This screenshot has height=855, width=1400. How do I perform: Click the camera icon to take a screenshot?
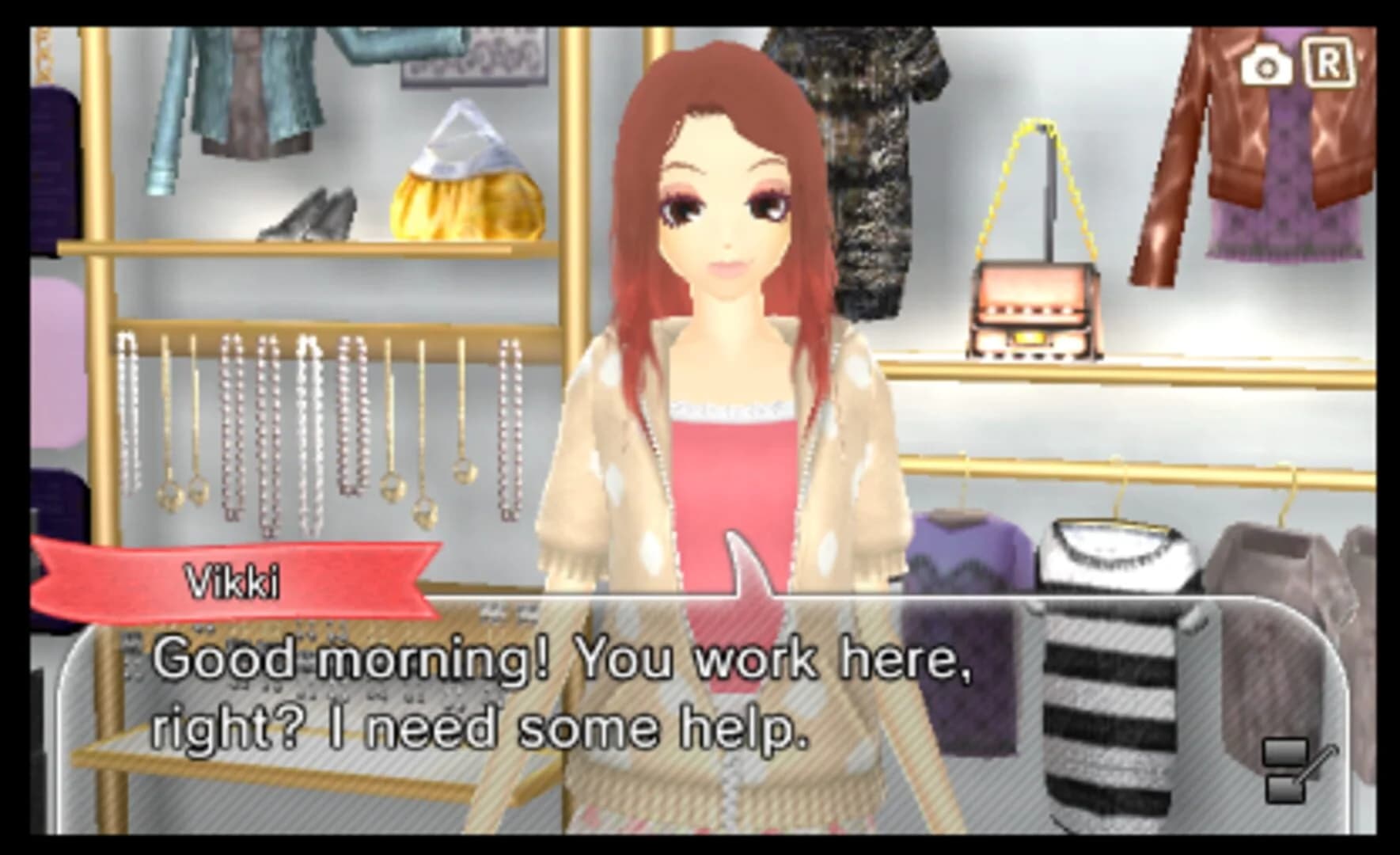tap(1266, 63)
